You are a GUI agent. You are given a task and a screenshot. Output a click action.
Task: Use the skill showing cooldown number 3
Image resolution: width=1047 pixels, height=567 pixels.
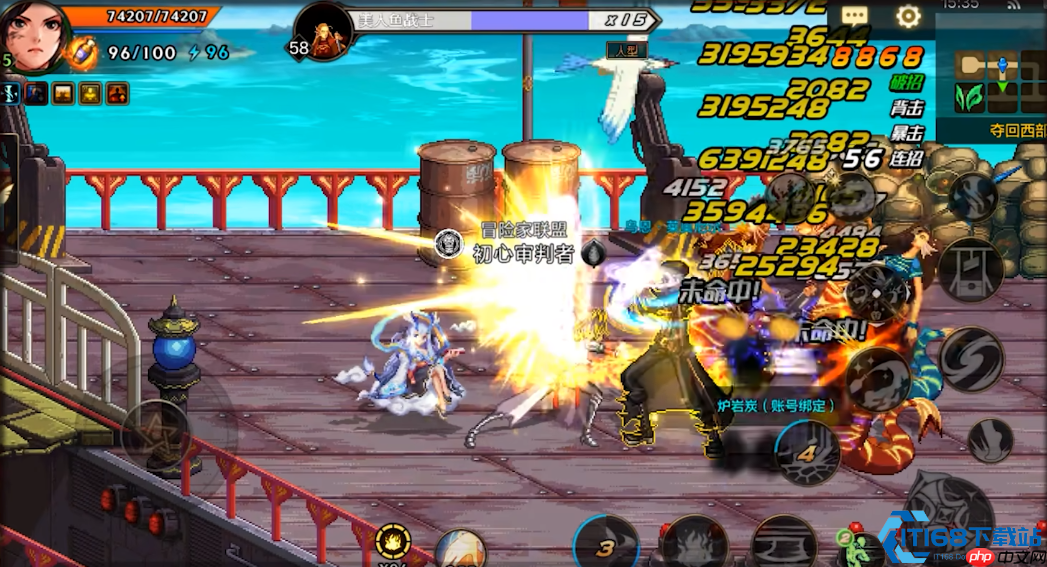point(607,546)
